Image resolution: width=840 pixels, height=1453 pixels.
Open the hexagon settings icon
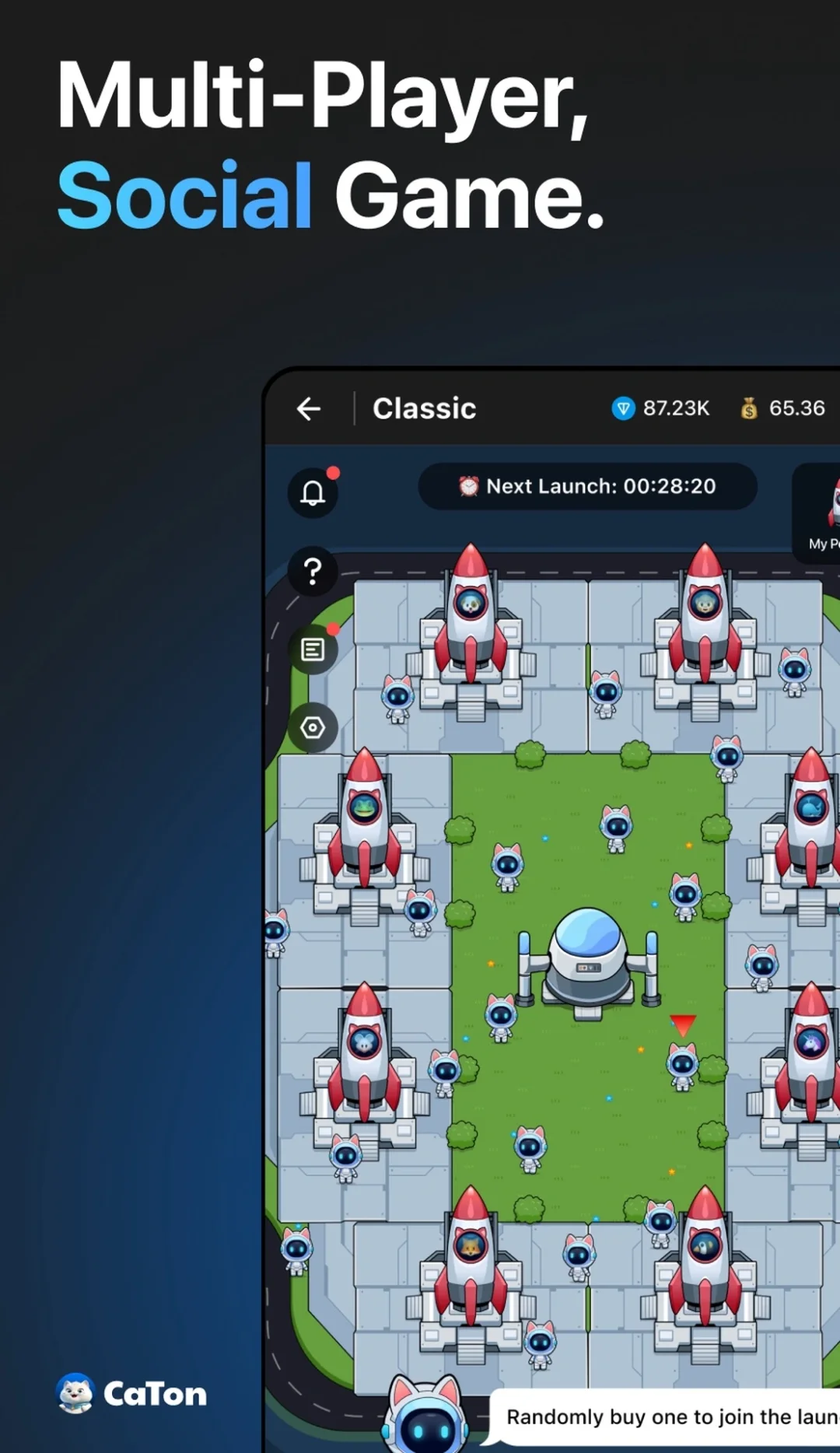[x=313, y=728]
